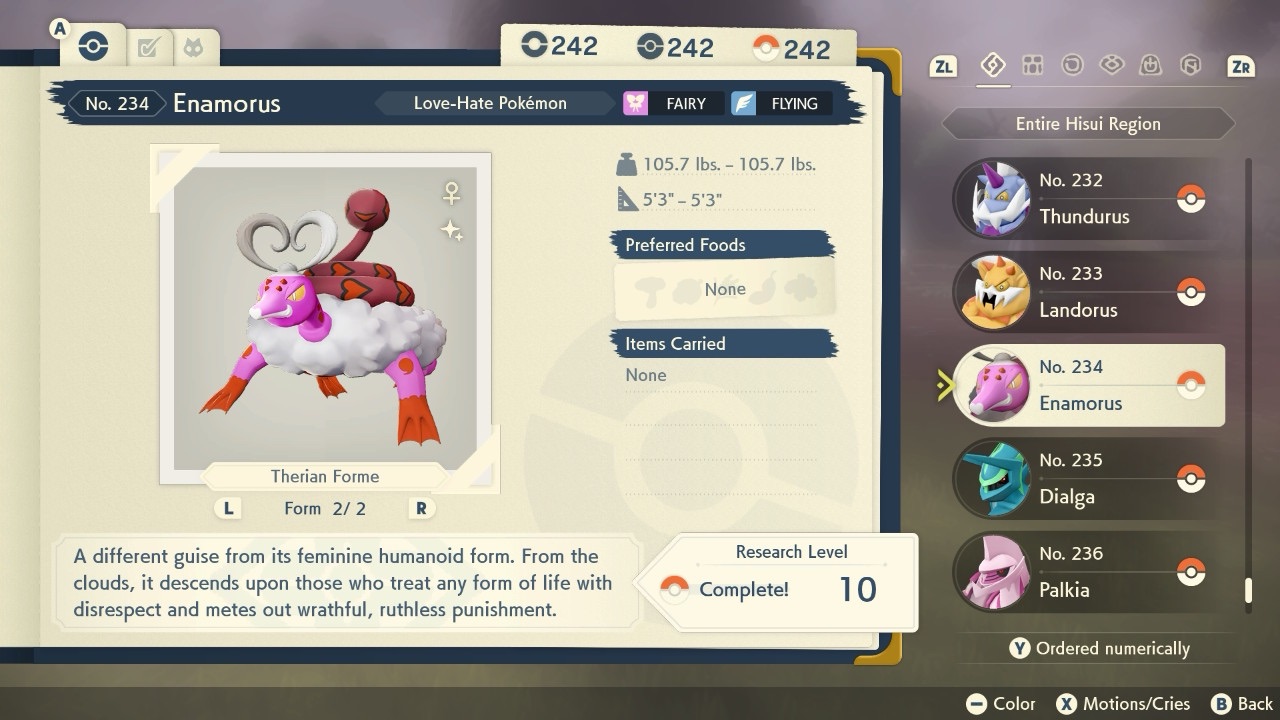Select the eye-shaped area filter icon
1280x720 pixels.
[1111, 66]
